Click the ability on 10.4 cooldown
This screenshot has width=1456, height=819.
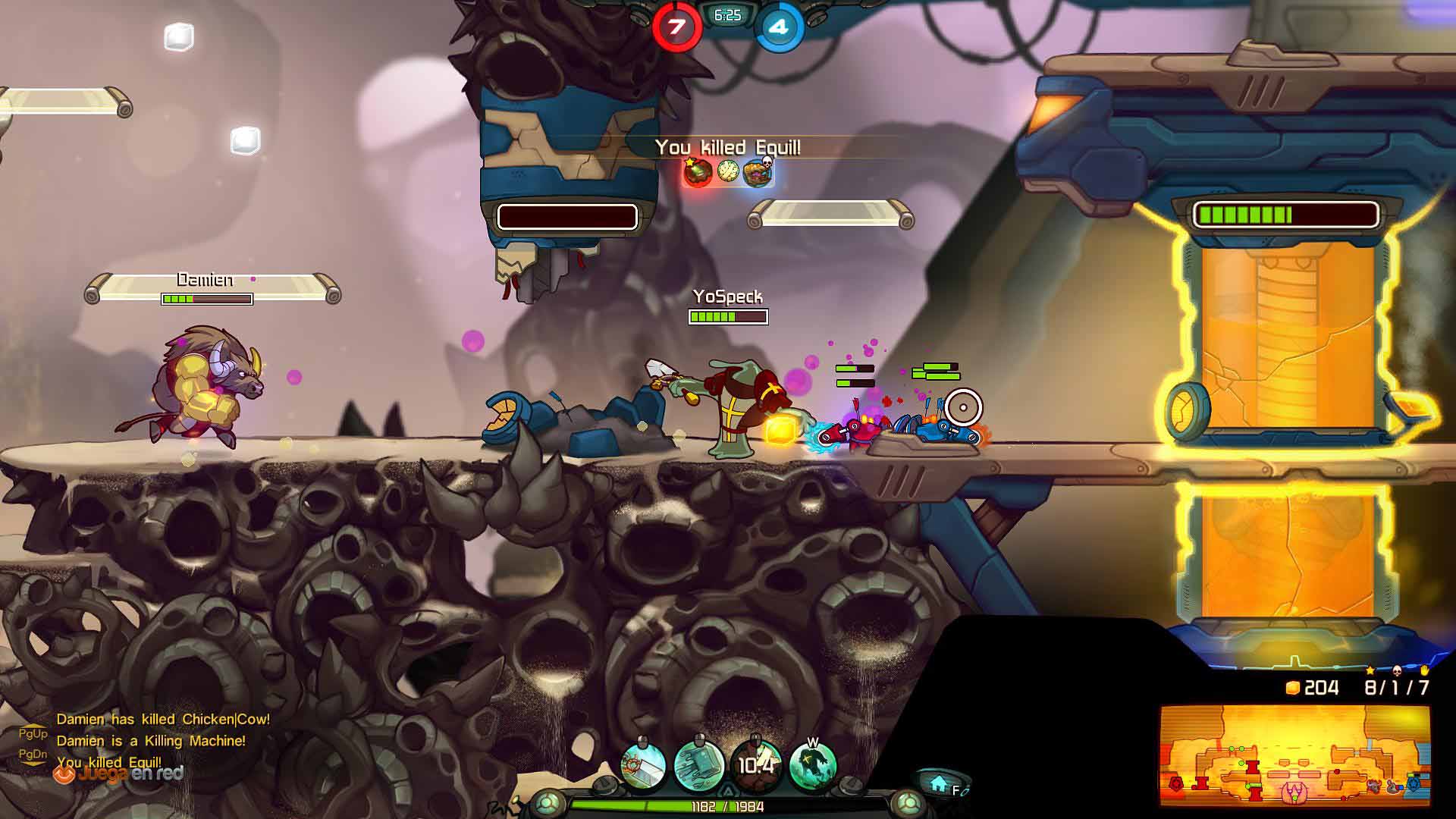point(756,765)
